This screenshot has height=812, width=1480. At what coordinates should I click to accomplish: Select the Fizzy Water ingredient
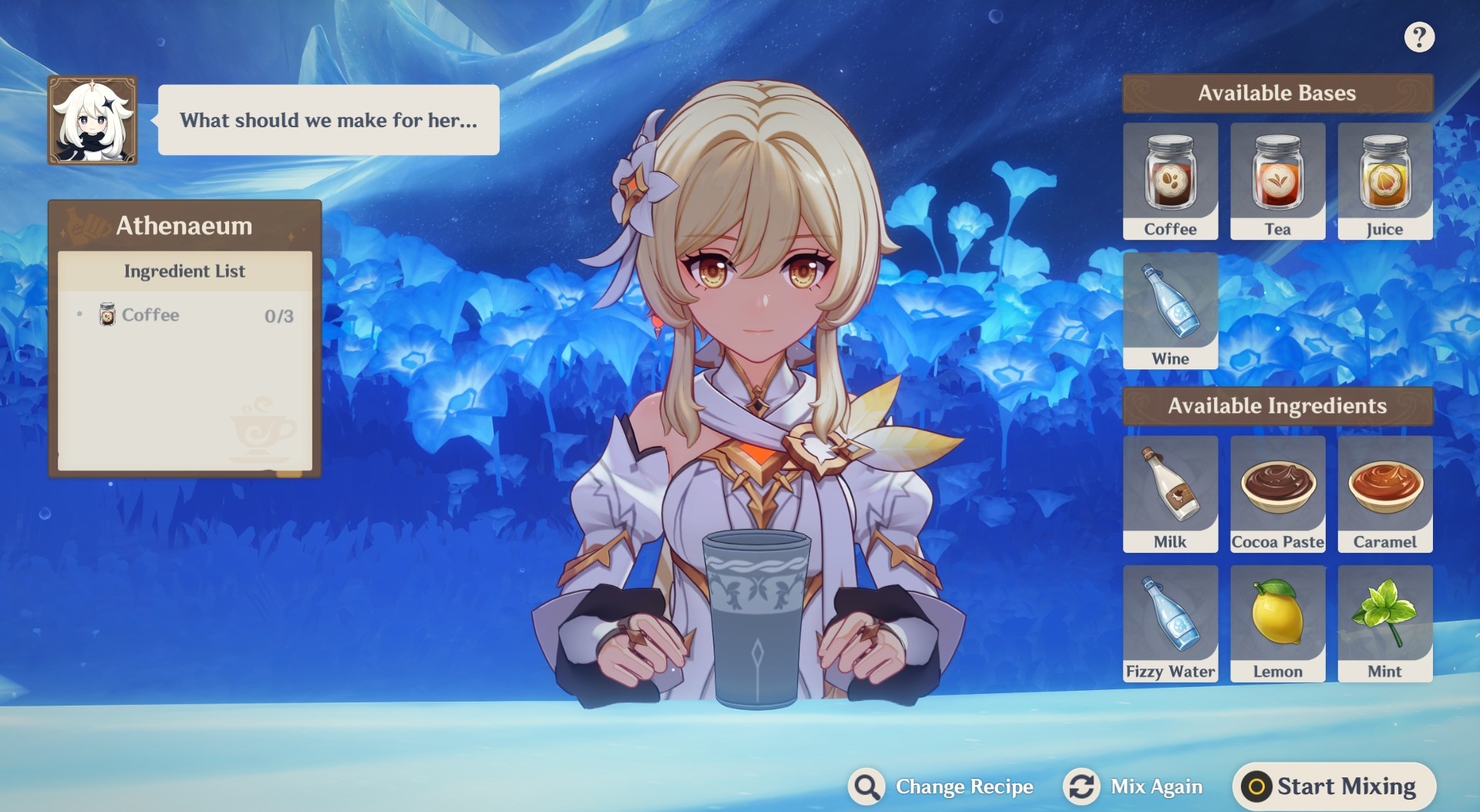(x=1170, y=623)
